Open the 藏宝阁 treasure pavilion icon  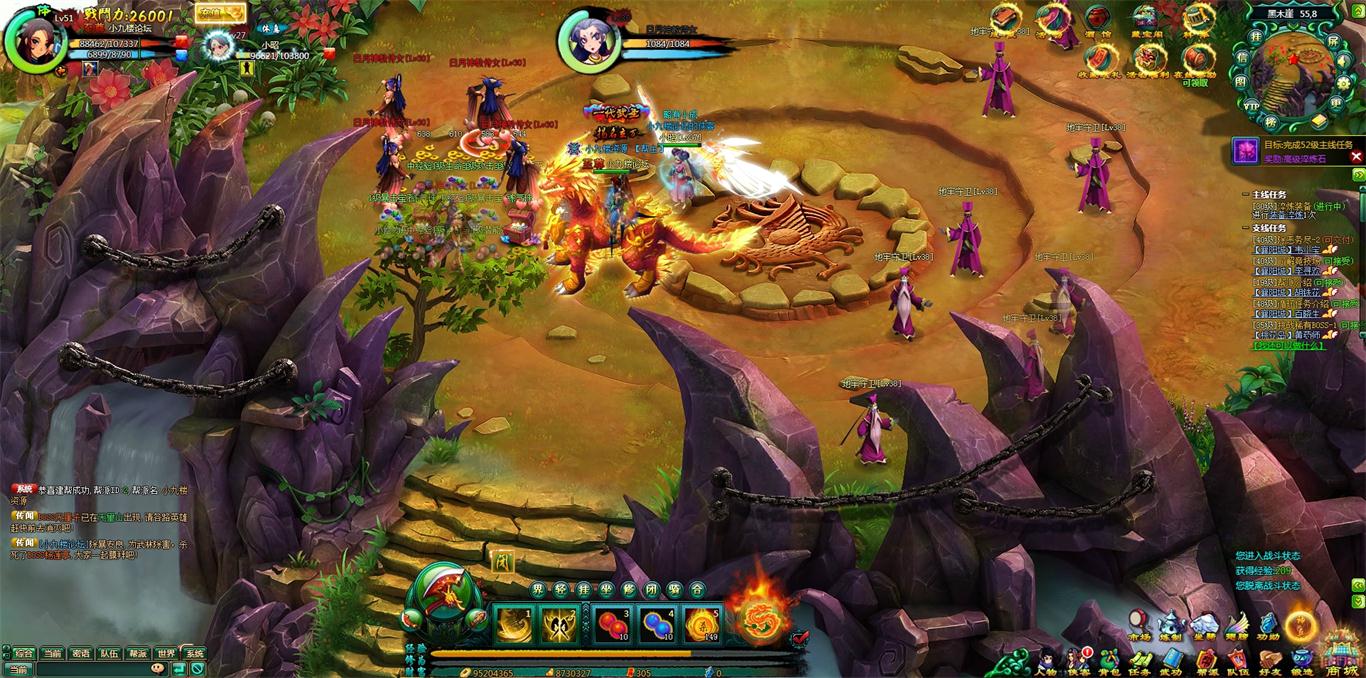(1145, 18)
